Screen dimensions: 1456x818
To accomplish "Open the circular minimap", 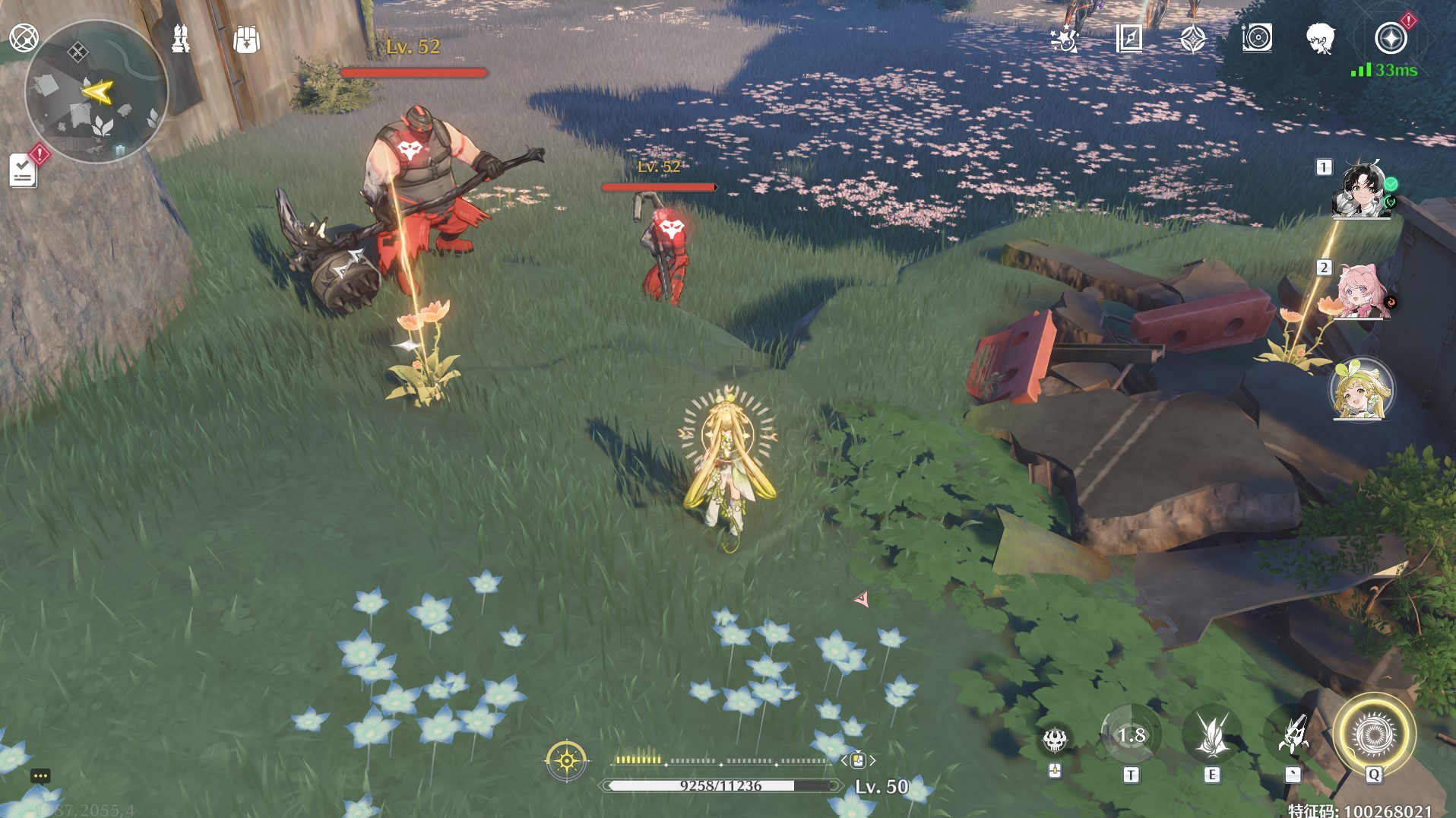I will (96, 91).
